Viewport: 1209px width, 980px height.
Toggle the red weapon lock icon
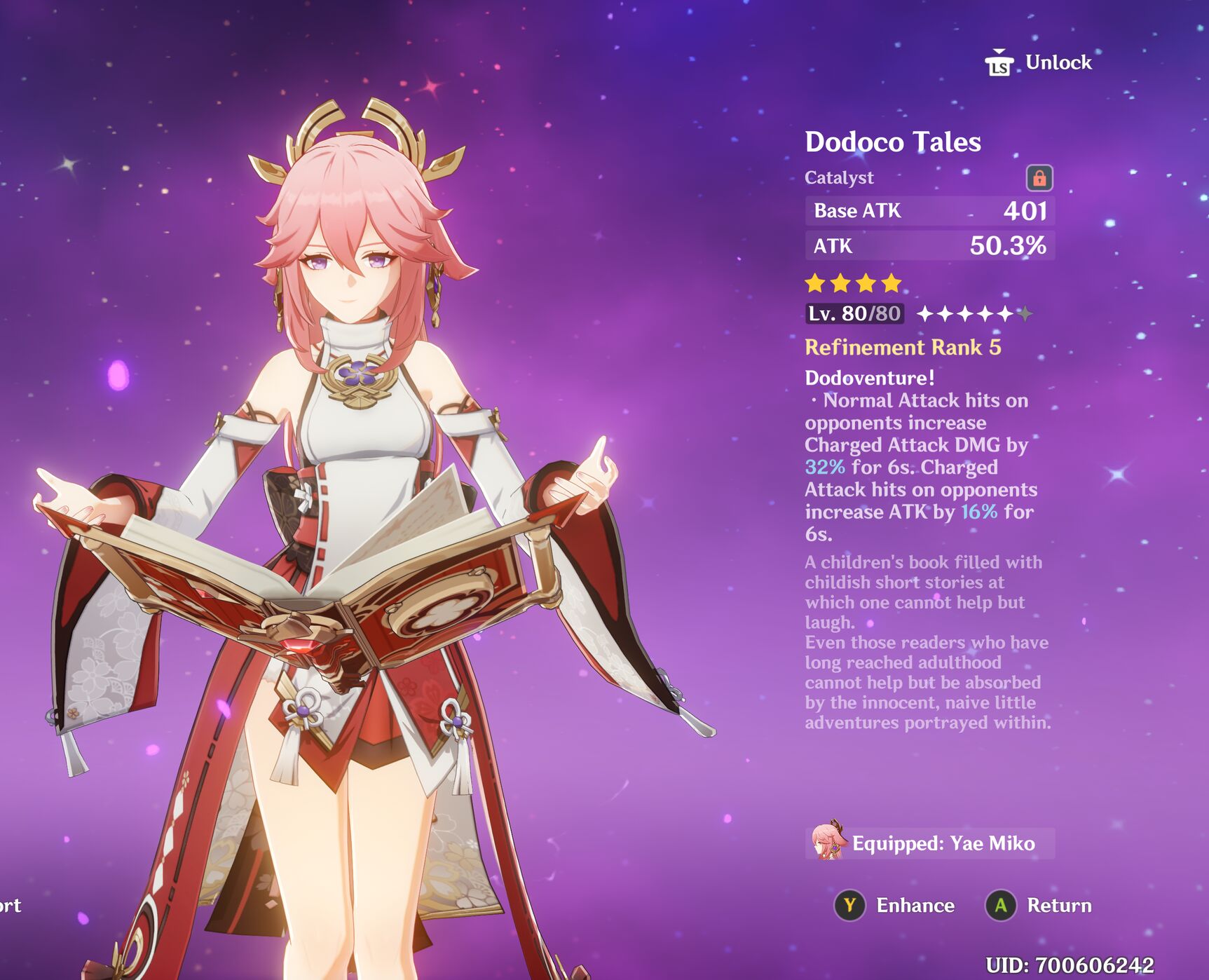pos(1039,178)
